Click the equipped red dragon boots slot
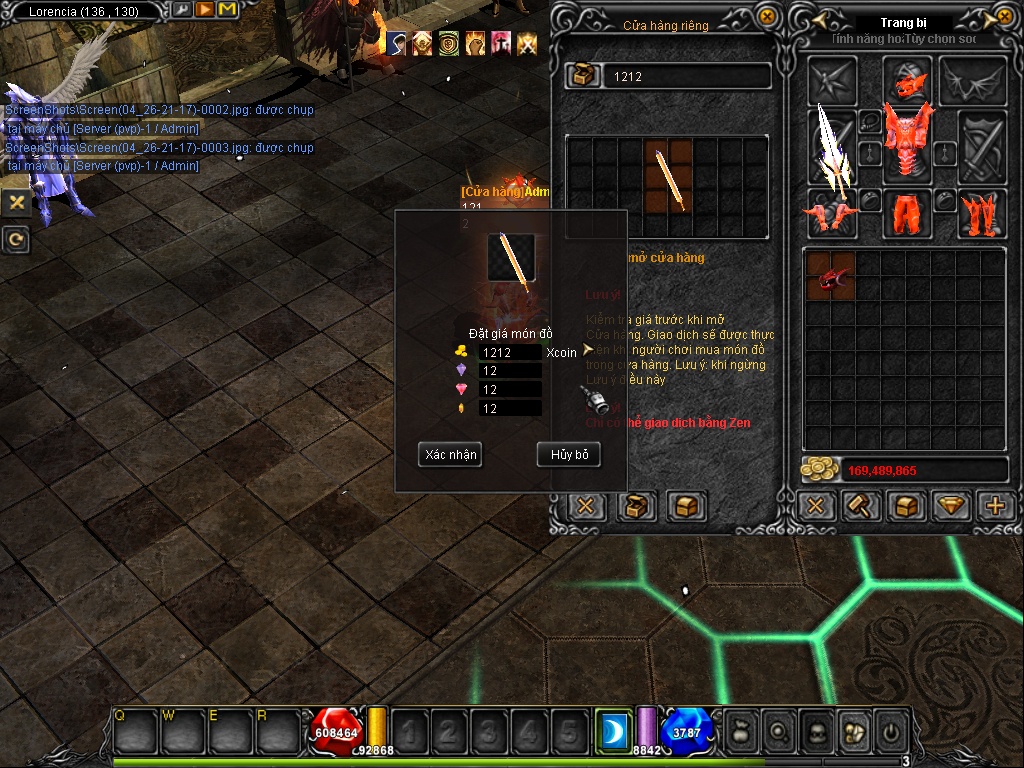Screen dimensions: 1024x768 tap(981, 212)
